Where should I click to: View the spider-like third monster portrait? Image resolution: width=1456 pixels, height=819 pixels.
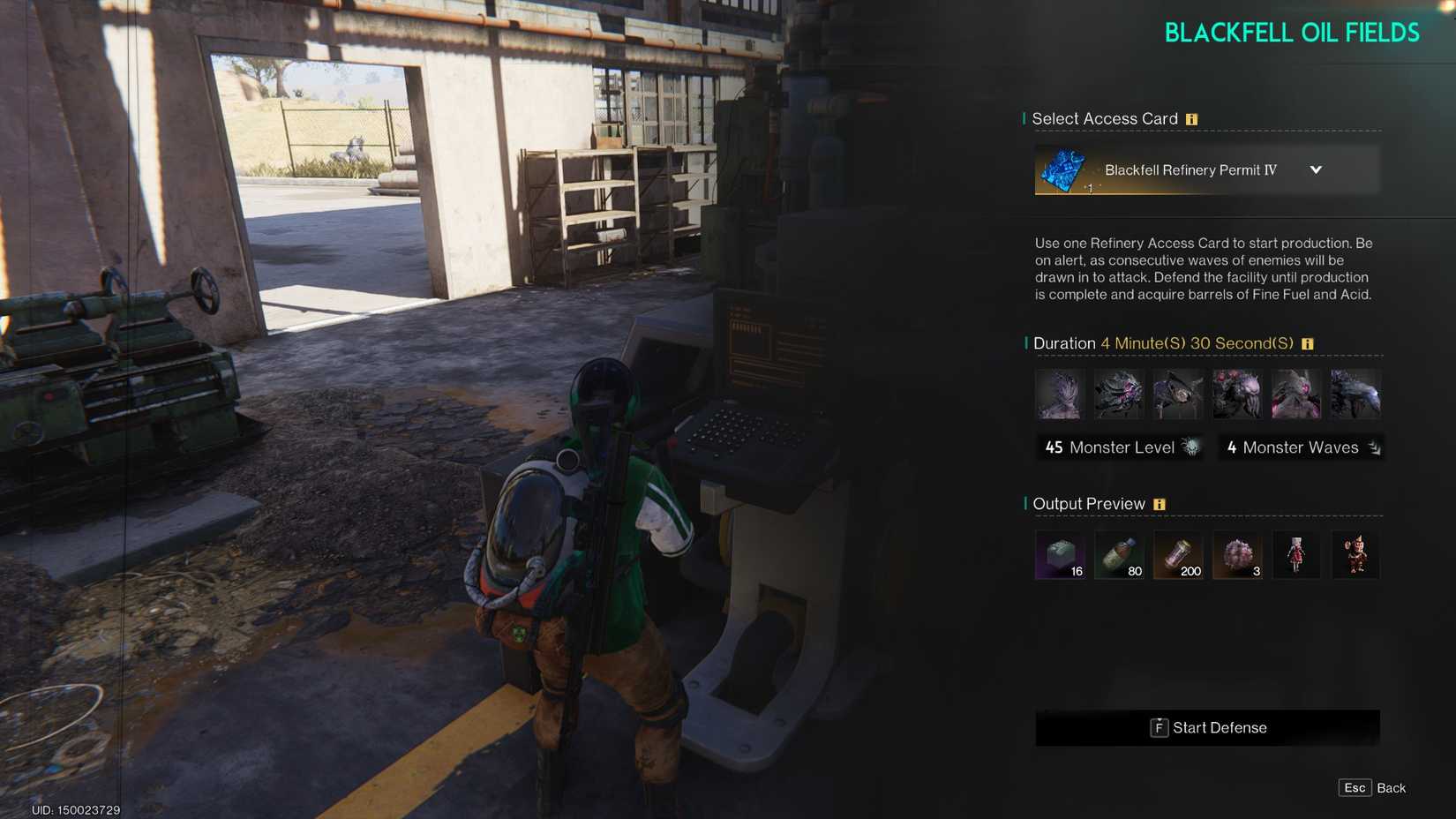(1178, 394)
